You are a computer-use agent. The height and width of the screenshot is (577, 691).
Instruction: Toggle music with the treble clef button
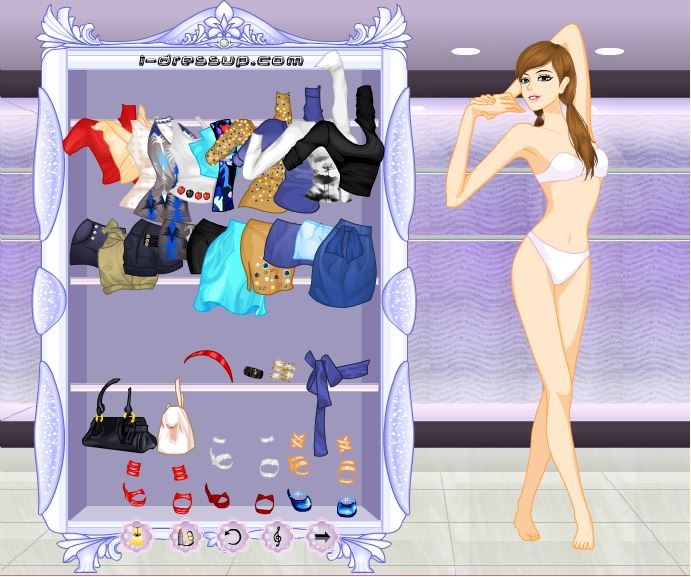[278, 536]
